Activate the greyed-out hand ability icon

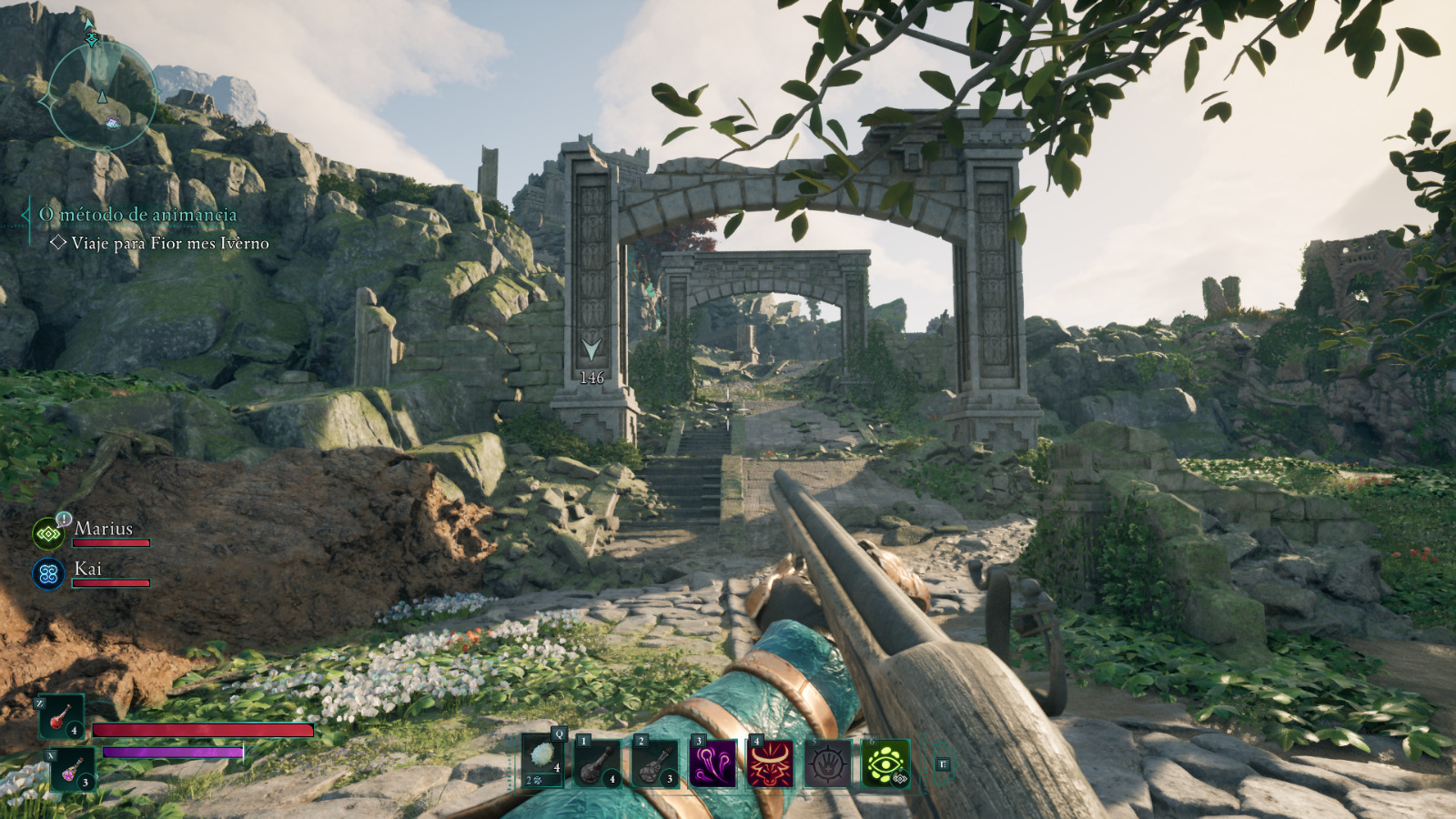tap(827, 763)
